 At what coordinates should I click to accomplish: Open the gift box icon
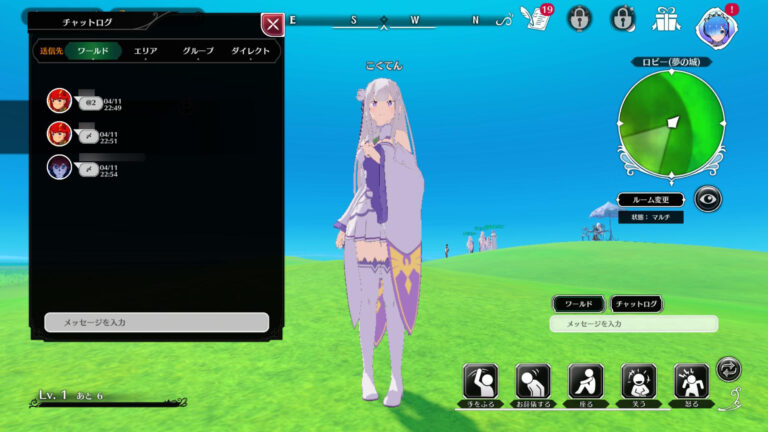666,18
